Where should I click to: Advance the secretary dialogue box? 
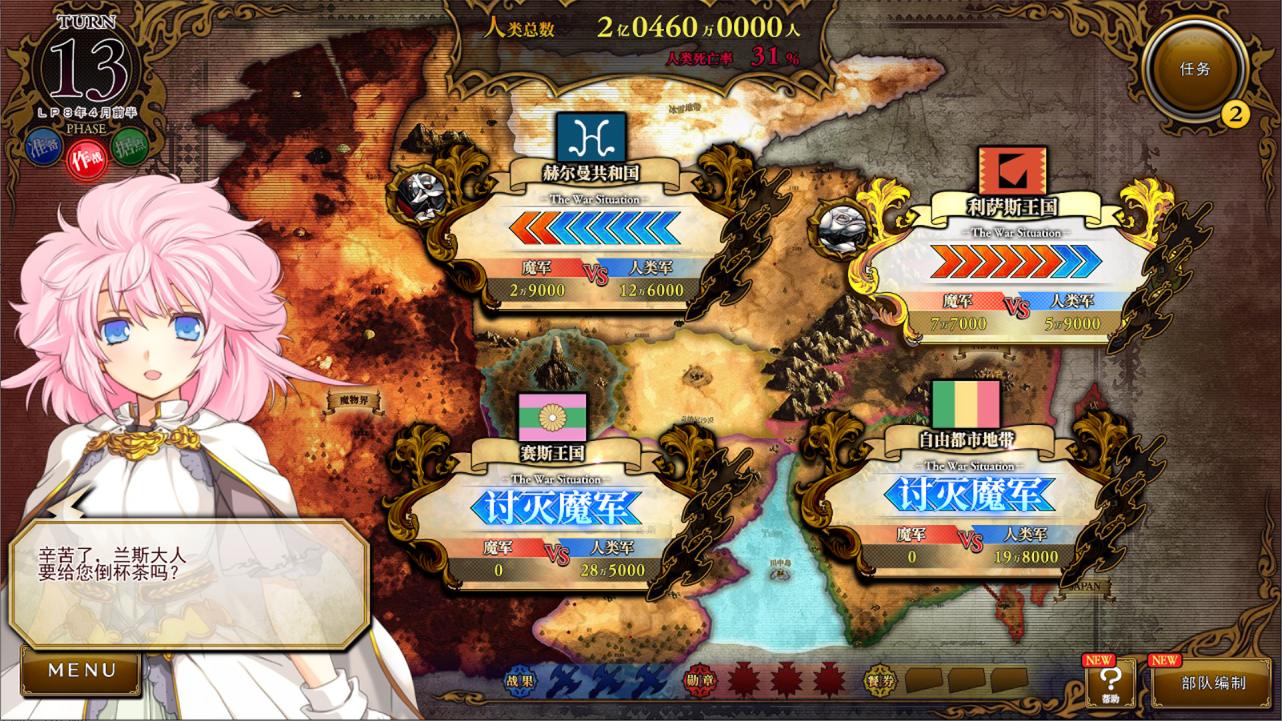tap(188, 581)
